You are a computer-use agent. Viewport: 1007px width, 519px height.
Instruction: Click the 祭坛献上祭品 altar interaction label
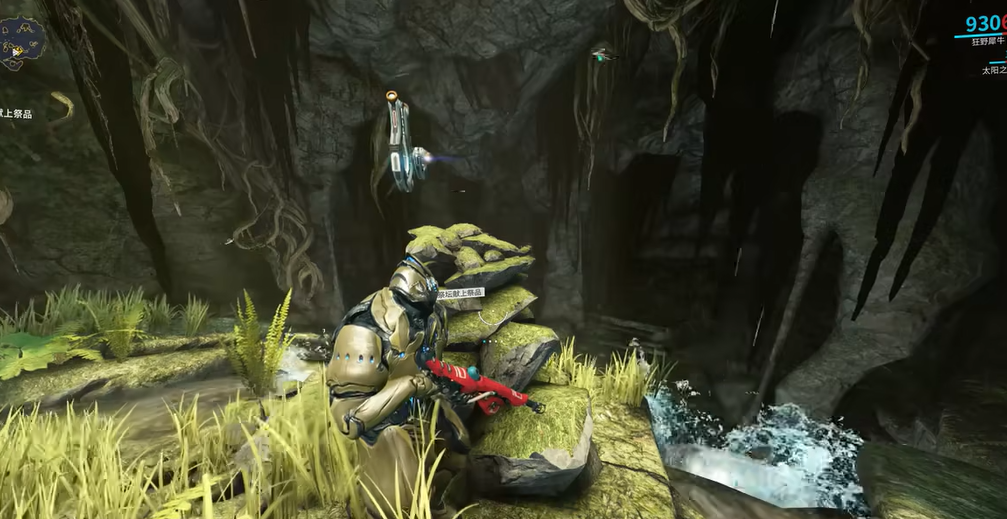461,293
